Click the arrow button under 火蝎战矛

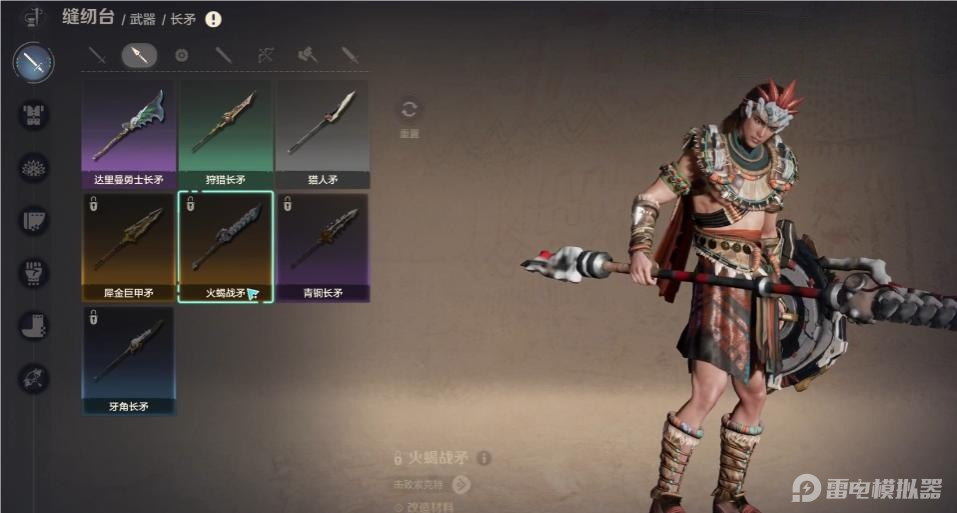coord(461,485)
